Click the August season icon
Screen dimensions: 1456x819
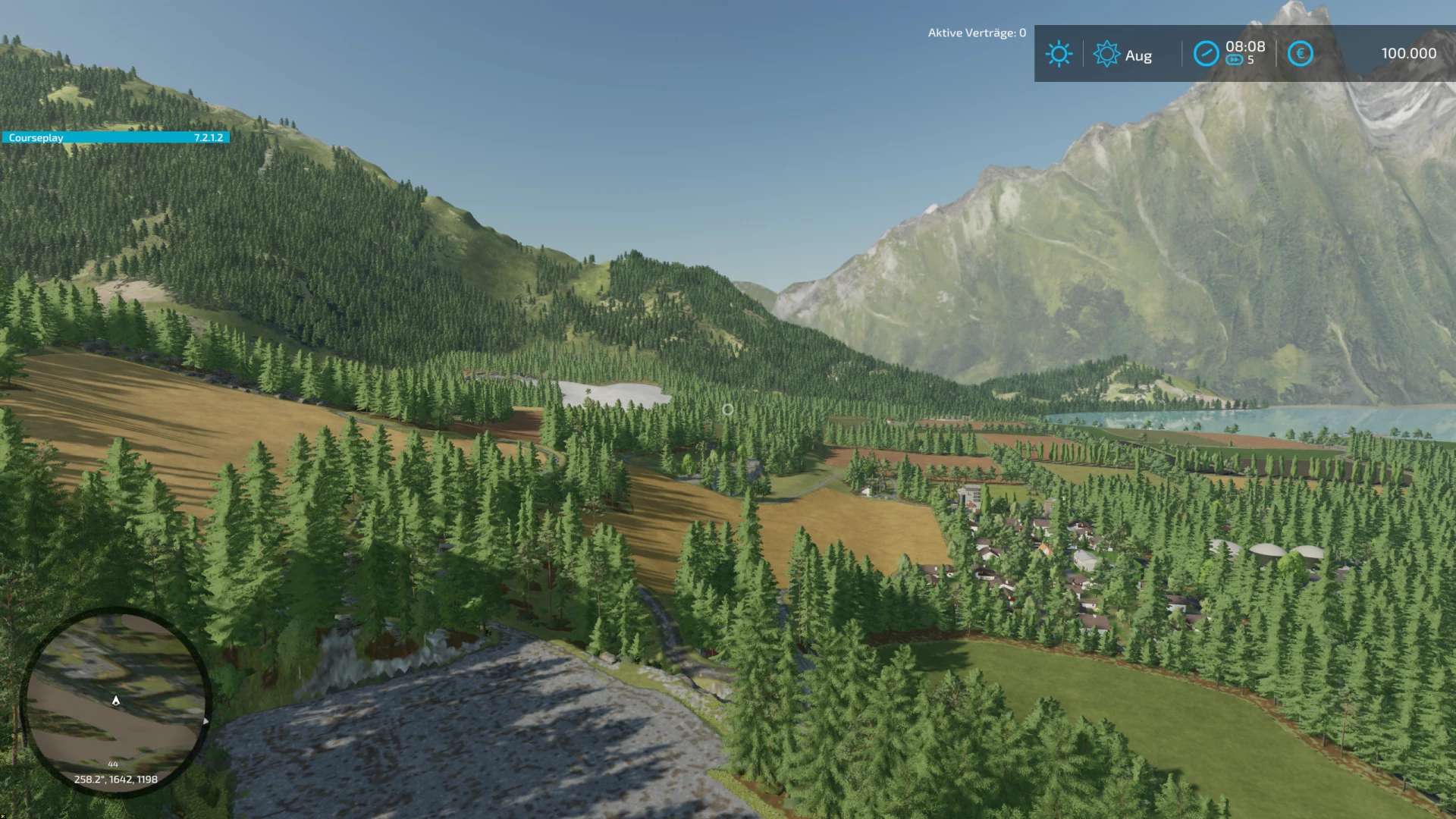click(1106, 54)
